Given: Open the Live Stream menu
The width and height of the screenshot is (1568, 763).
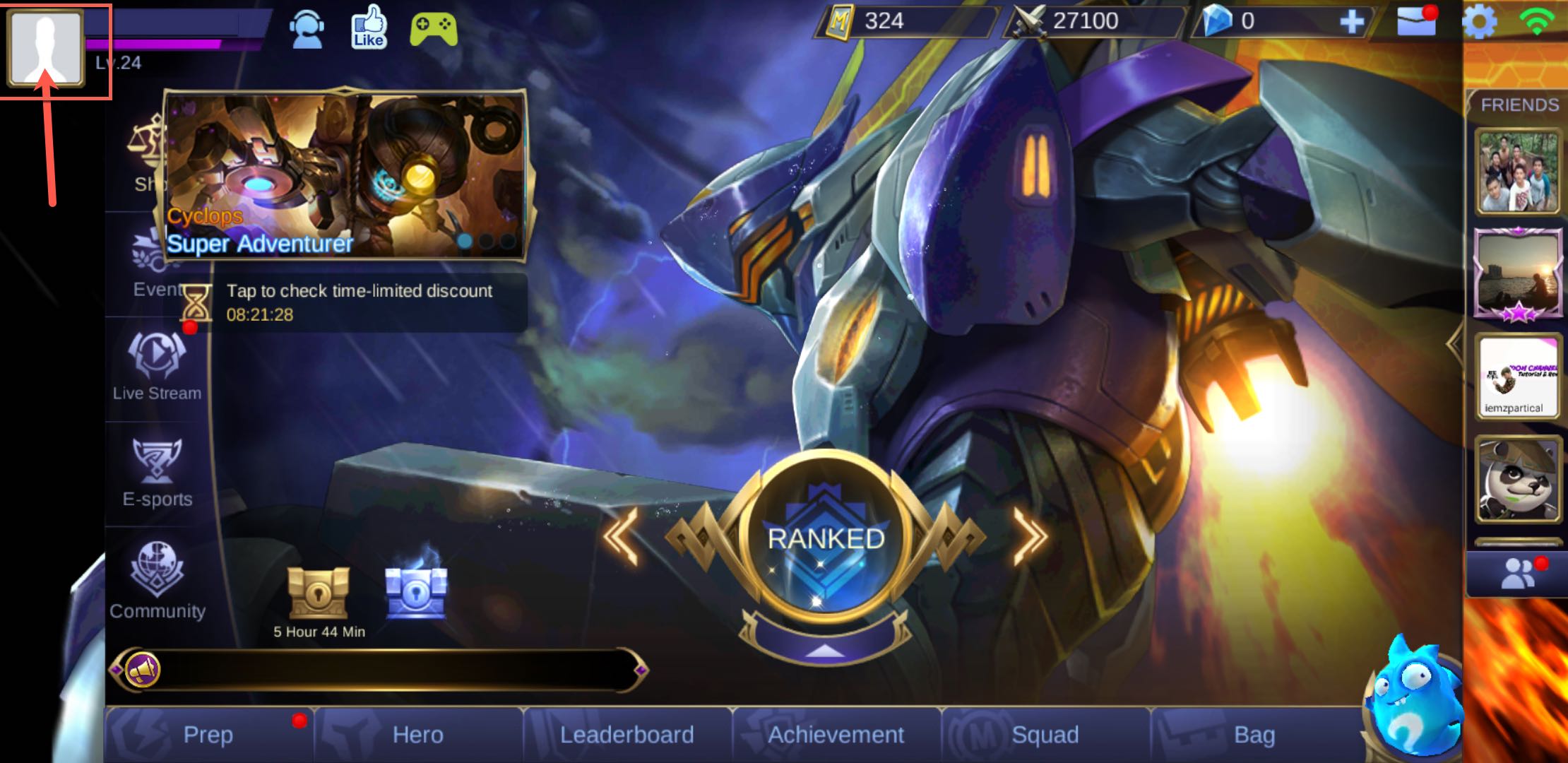Looking at the screenshot, I should coord(157,367).
